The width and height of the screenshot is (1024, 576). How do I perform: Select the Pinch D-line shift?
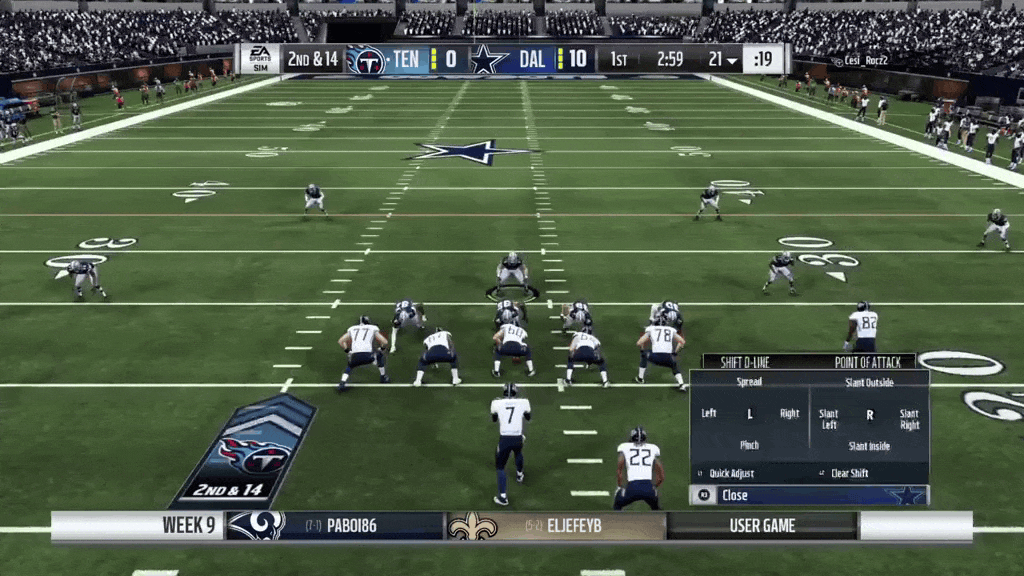[749, 445]
